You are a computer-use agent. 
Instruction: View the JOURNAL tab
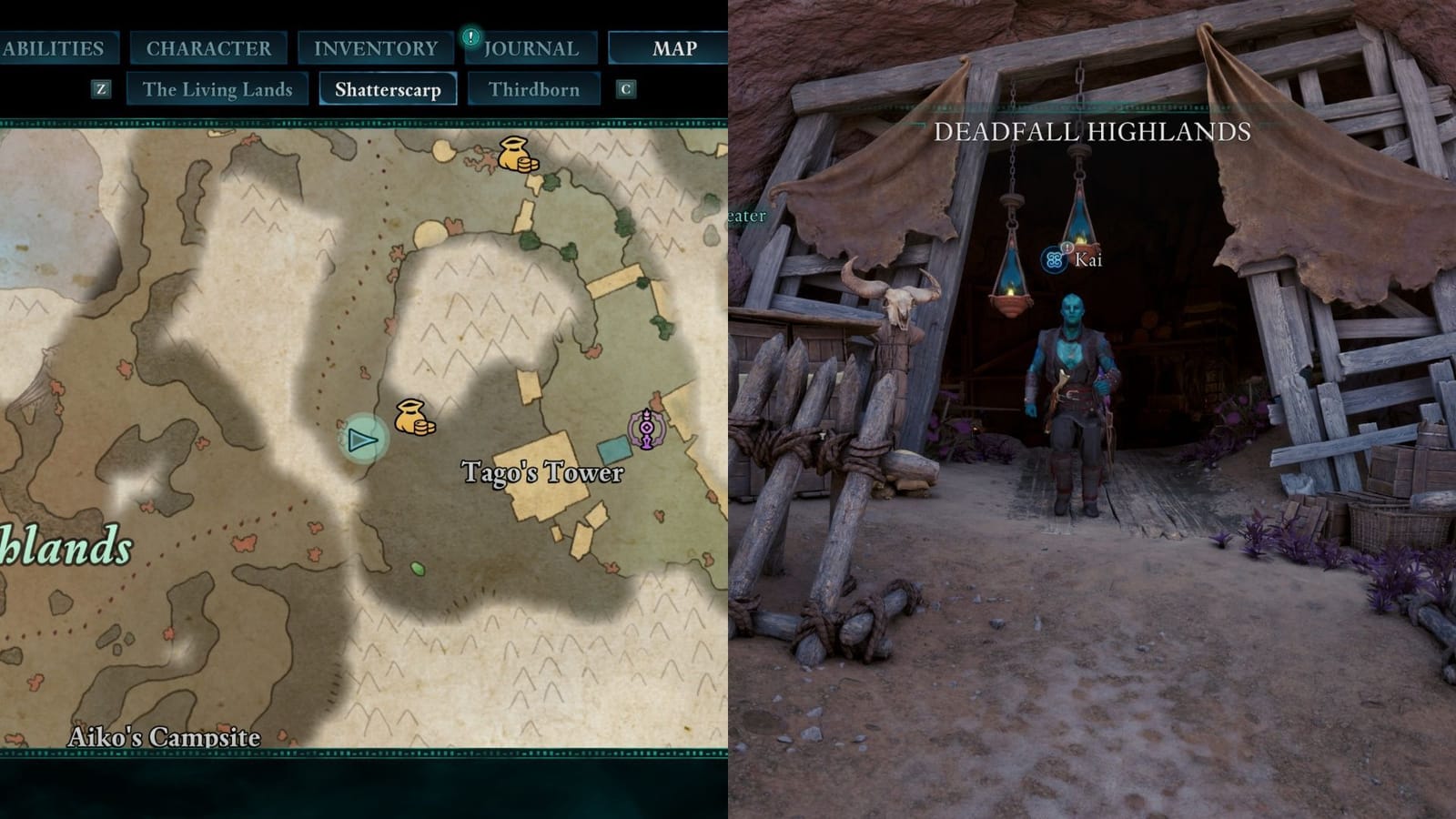click(x=531, y=47)
